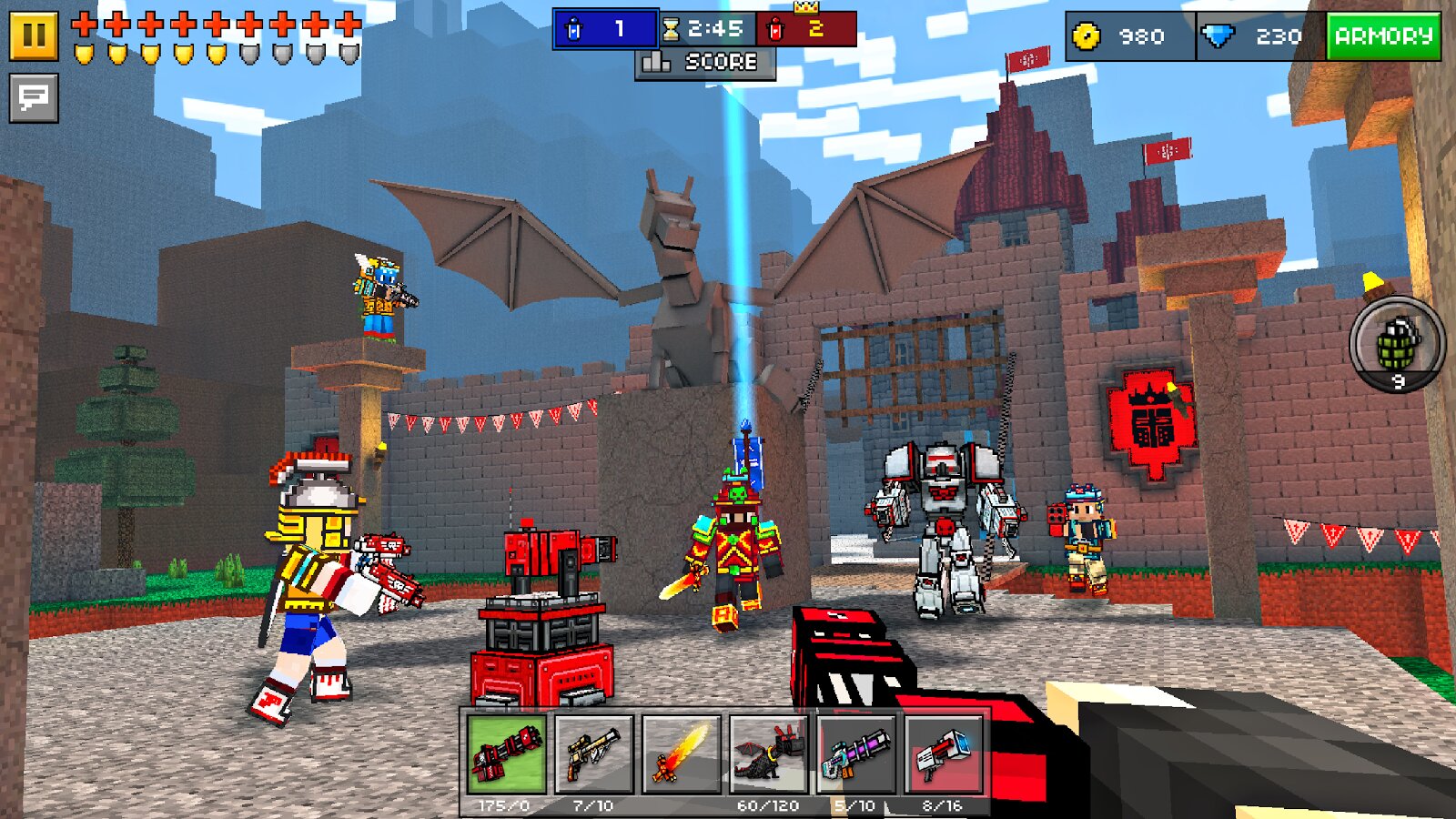Image resolution: width=1456 pixels, height=819 pixels.
Task: Open the chat message box
Action: tap(34, 97)
